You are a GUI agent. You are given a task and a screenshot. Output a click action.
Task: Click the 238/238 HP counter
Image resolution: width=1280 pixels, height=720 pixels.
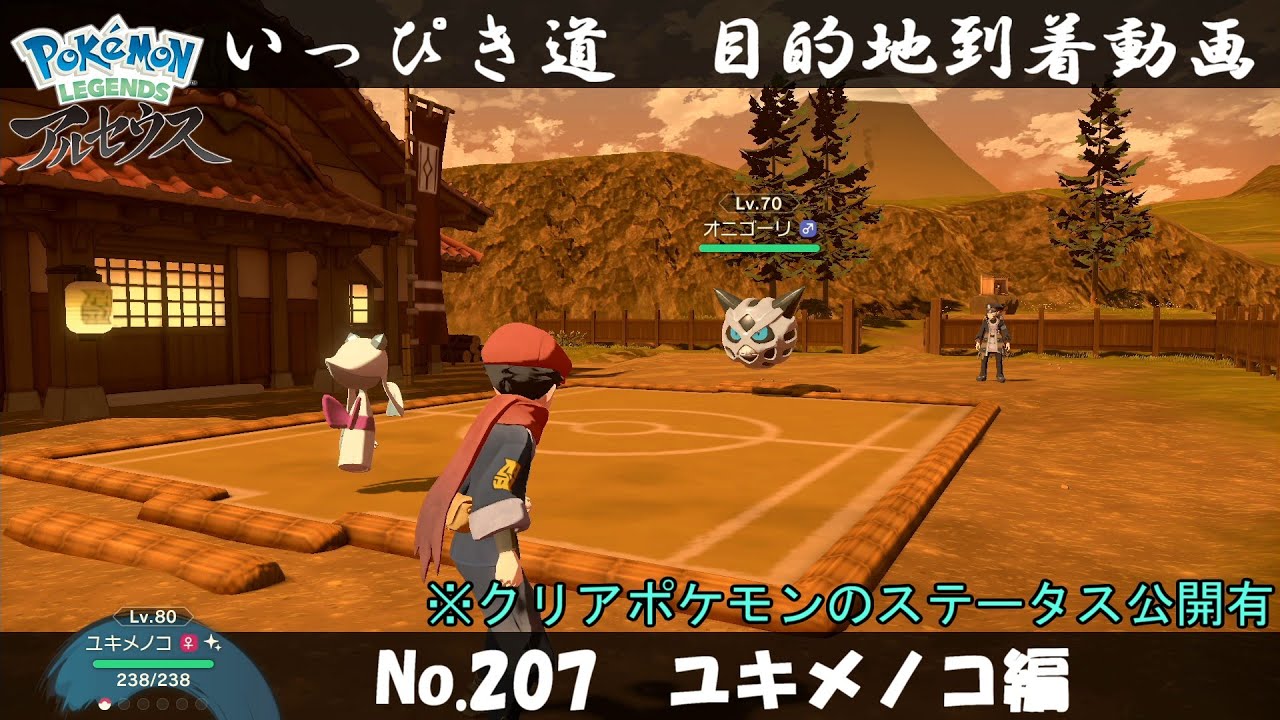(153, 679)
